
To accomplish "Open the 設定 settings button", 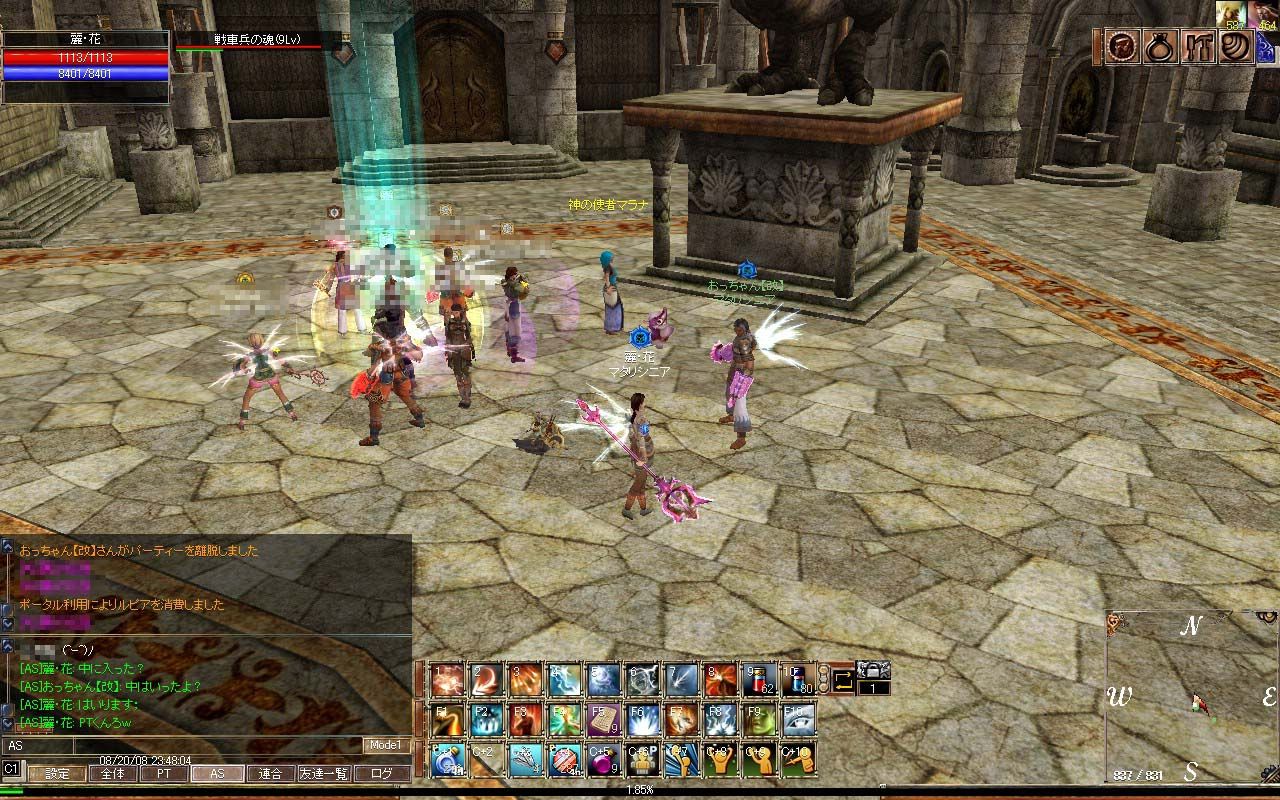I will click(57, 773).
